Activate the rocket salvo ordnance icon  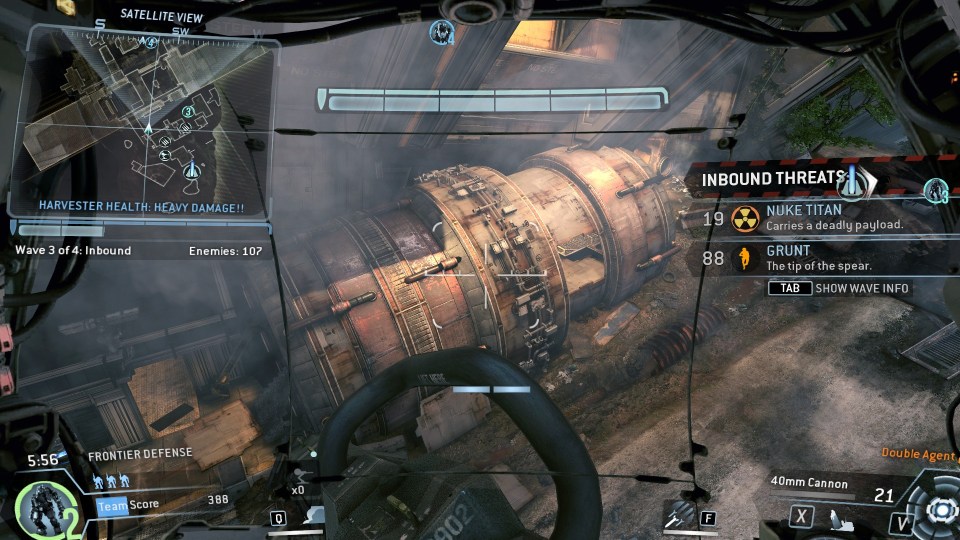(679, 515)
